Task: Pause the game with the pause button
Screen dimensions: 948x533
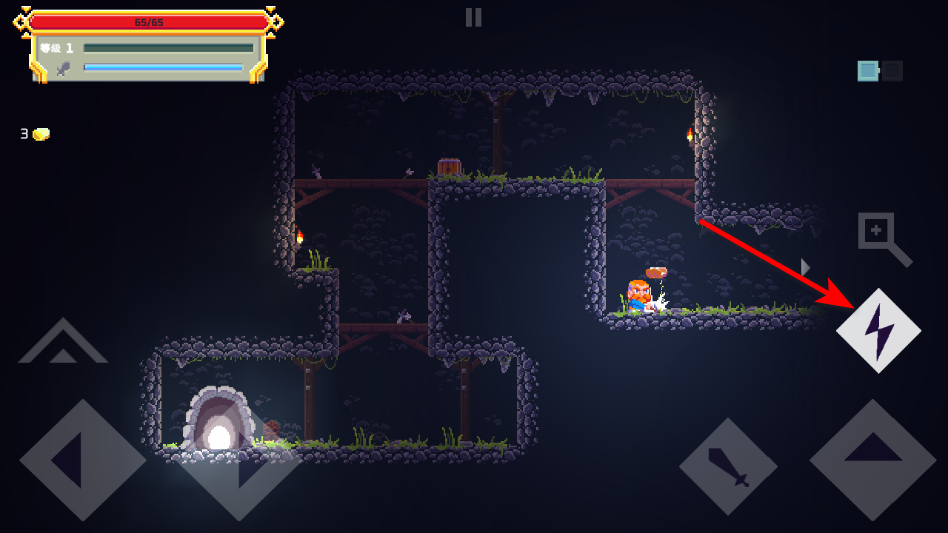Action: (x=473, y=17)
